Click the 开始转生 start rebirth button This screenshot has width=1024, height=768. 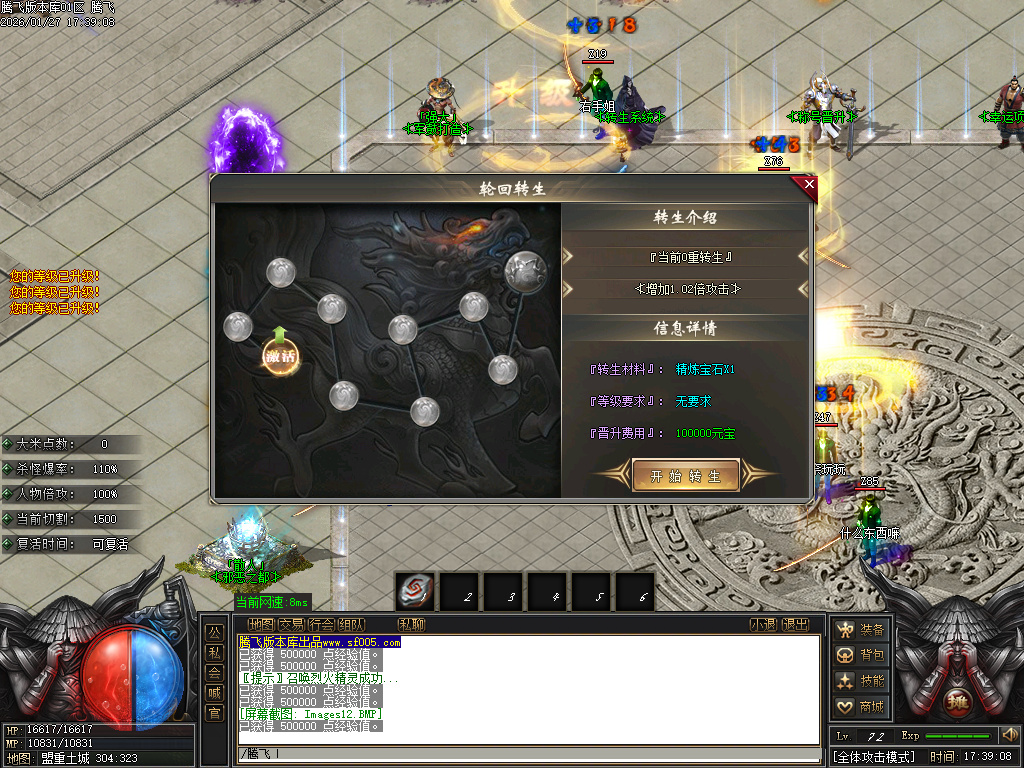click(686, 476)
